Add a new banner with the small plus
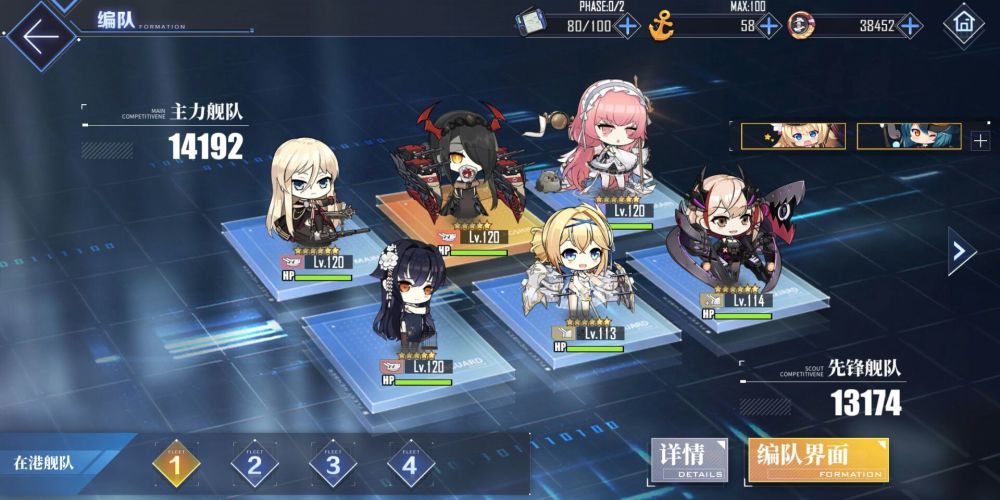Viewport: 1000px width, 500px height. click(x=979, y=139)
